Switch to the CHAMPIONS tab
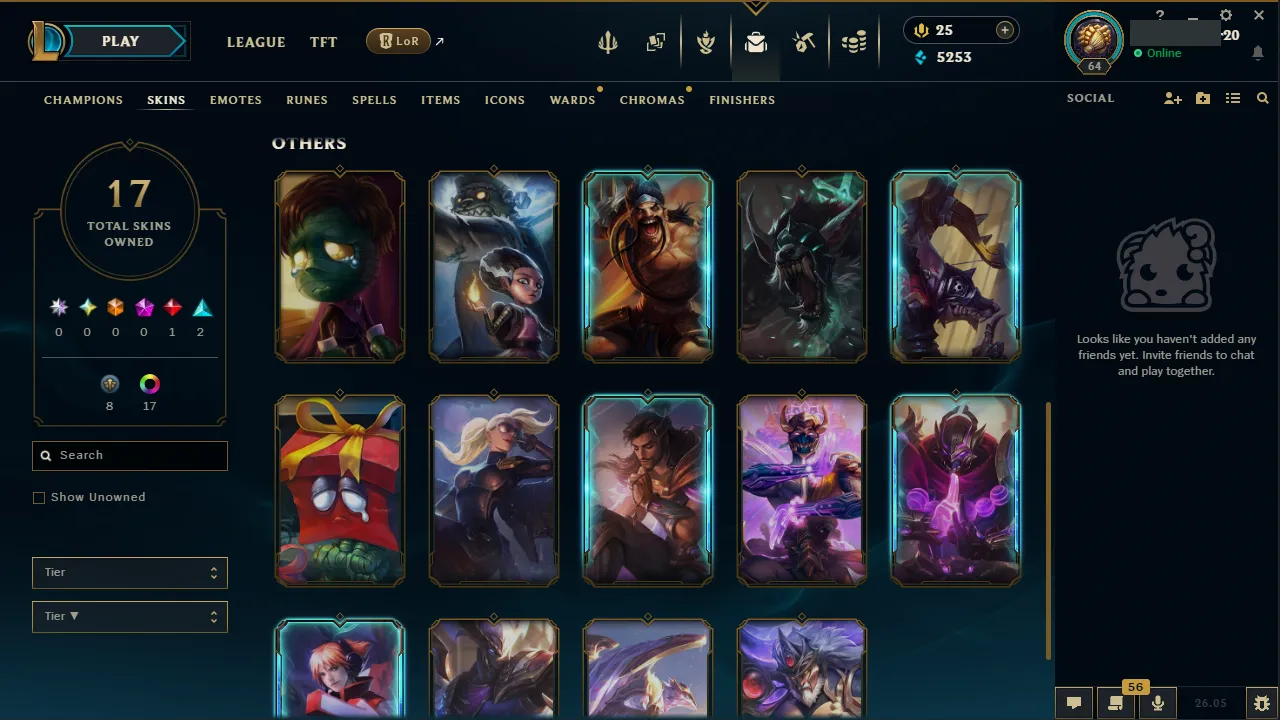The image size is (1280, 720). [83, 100]
